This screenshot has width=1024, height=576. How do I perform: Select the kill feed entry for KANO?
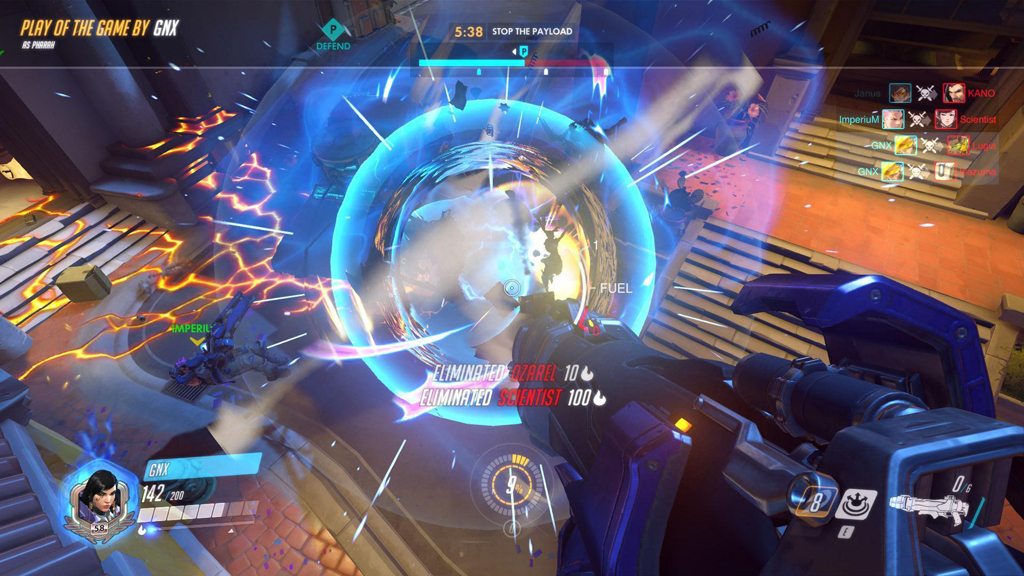click(924, 94)
